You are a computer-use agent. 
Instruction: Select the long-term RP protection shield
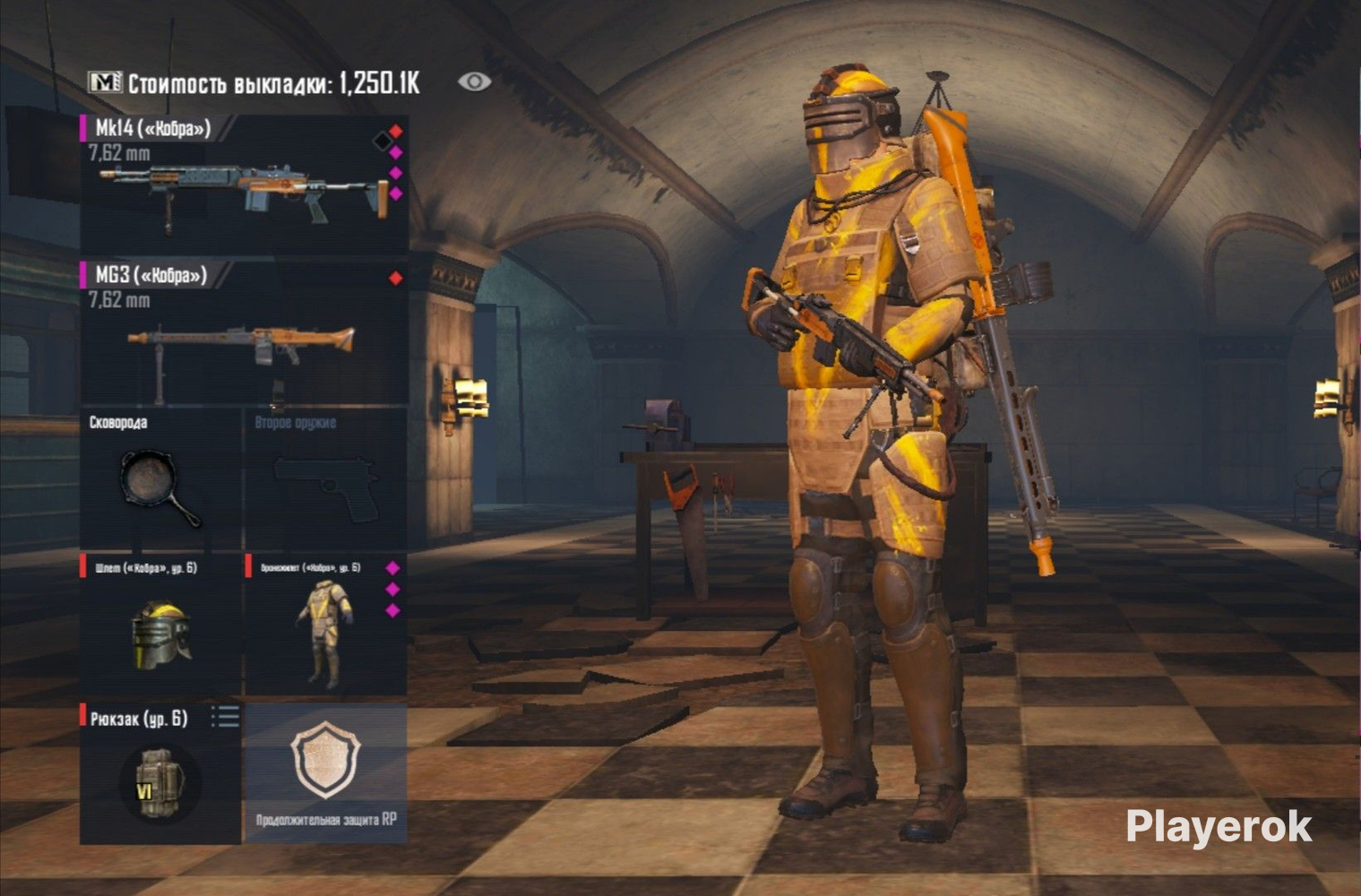coord(326,771)
